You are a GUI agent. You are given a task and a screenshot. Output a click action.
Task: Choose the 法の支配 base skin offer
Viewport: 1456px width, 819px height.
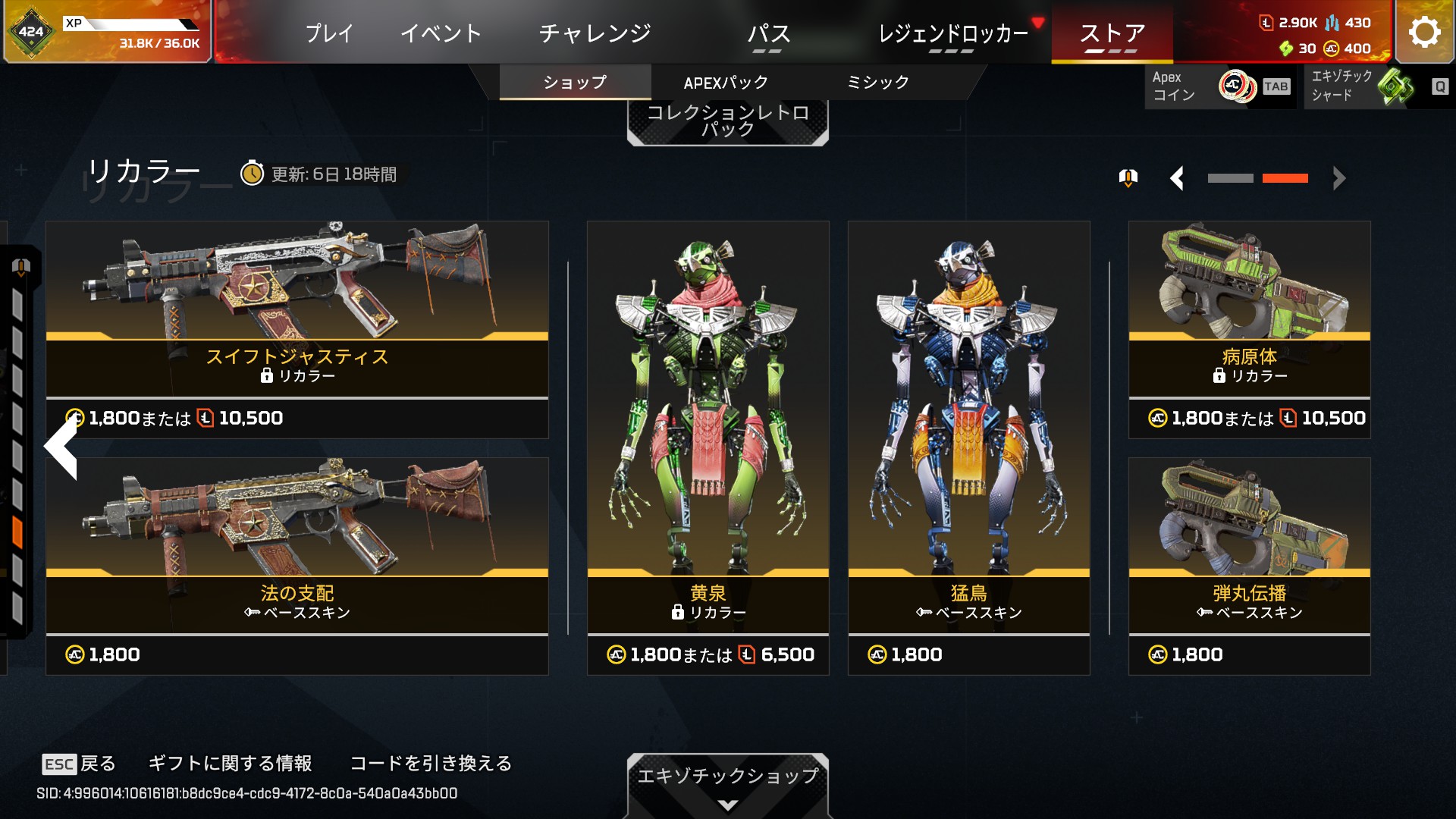(297, 566)
